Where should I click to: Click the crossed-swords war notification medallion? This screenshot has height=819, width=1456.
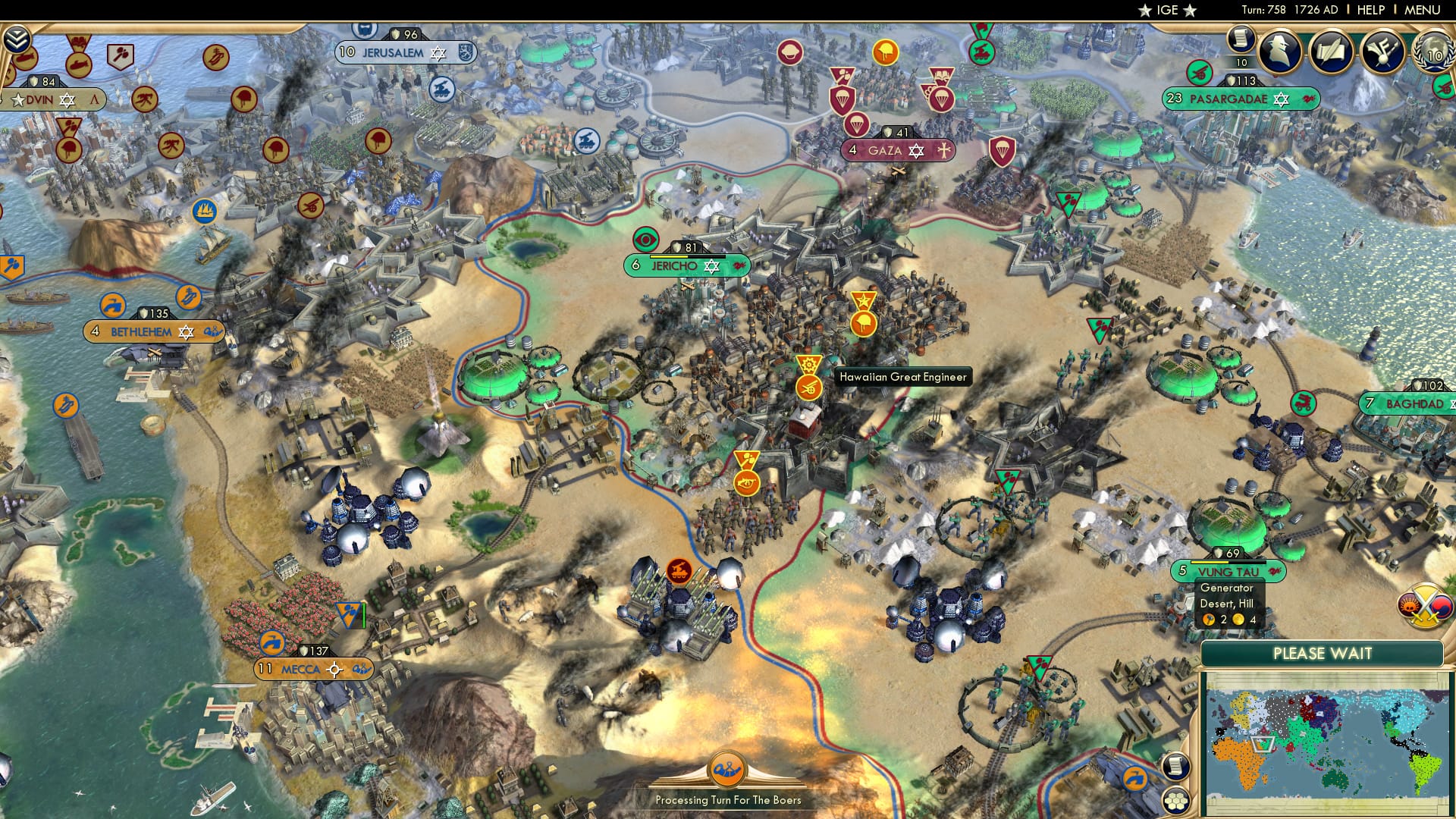(1424, 604)
